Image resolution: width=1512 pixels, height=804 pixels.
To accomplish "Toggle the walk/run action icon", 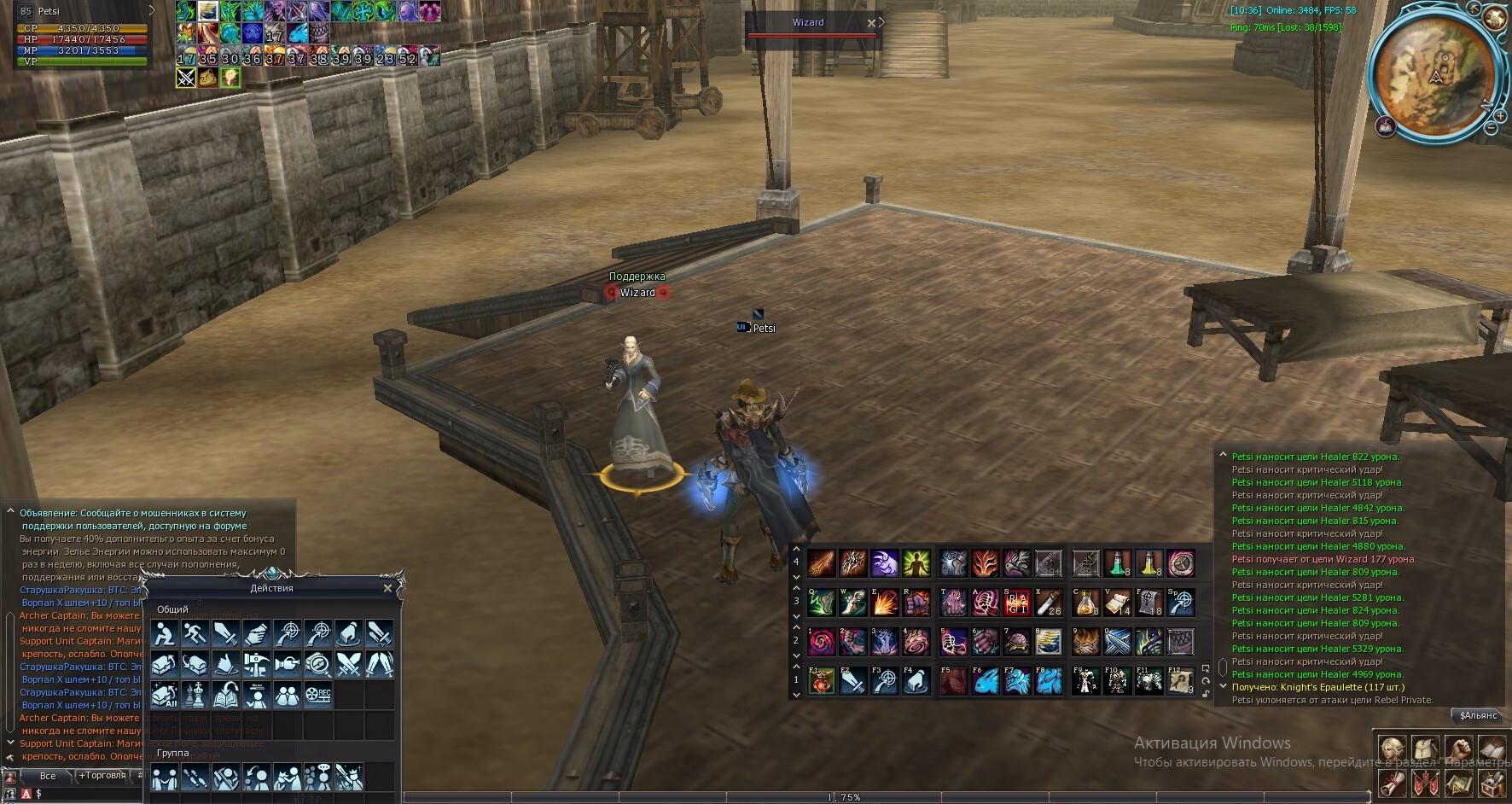I will (x=195, y=633).
